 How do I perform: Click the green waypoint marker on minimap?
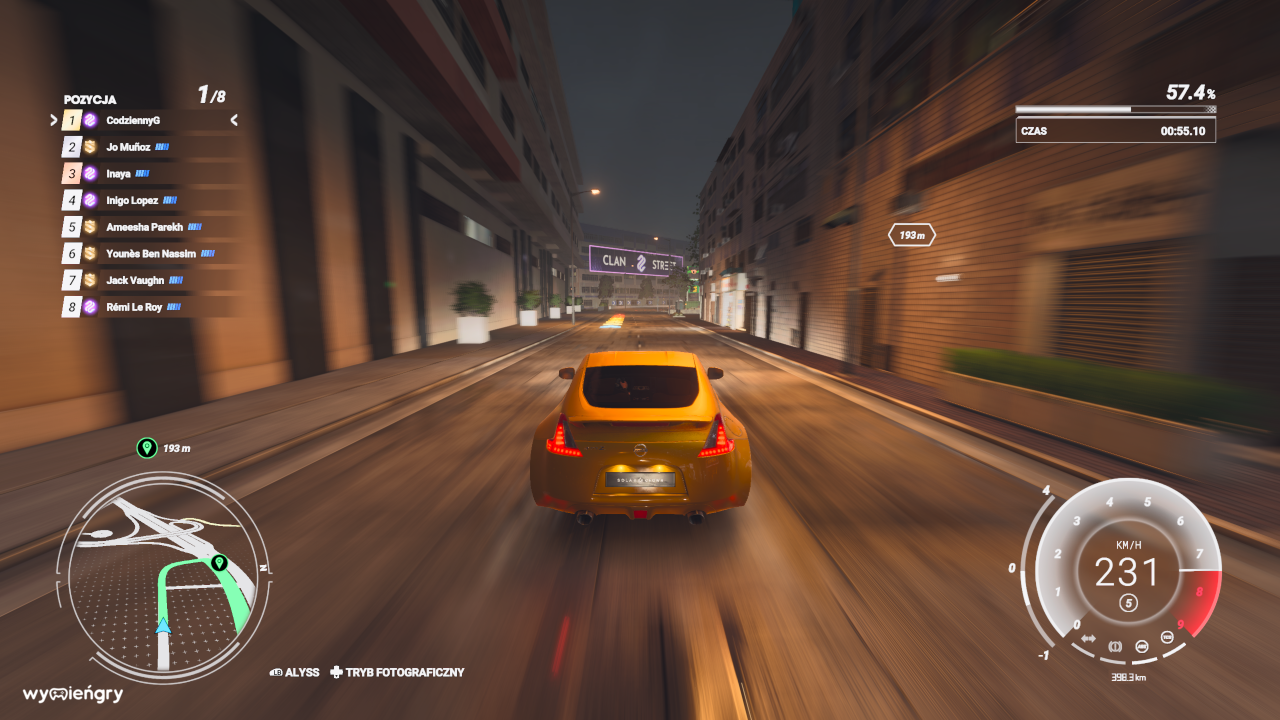tap(219, 563)
